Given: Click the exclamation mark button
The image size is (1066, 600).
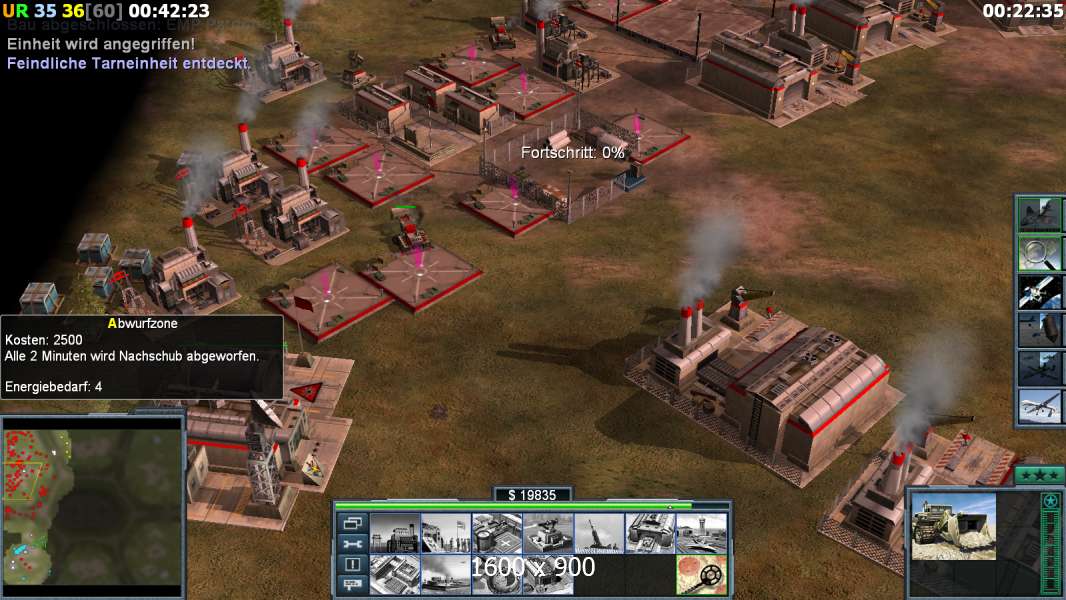Looking at the screenshot, I should [x=352, y=564].
